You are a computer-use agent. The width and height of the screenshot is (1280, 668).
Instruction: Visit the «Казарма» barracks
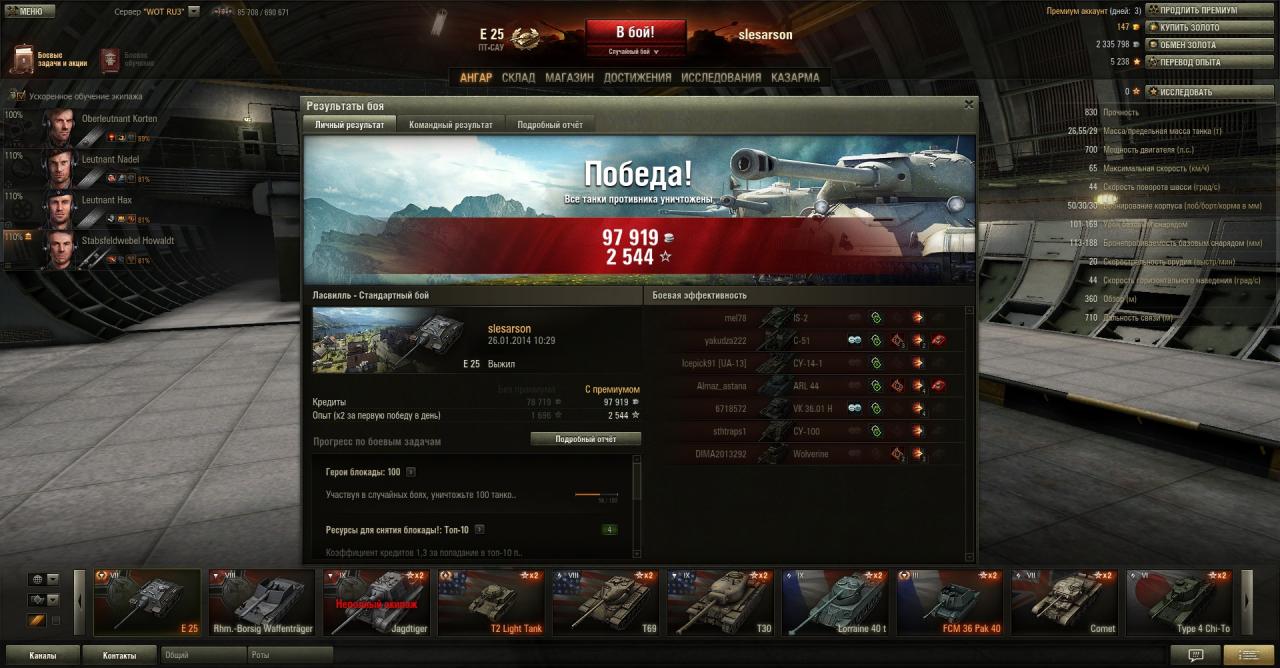point(795,77)
